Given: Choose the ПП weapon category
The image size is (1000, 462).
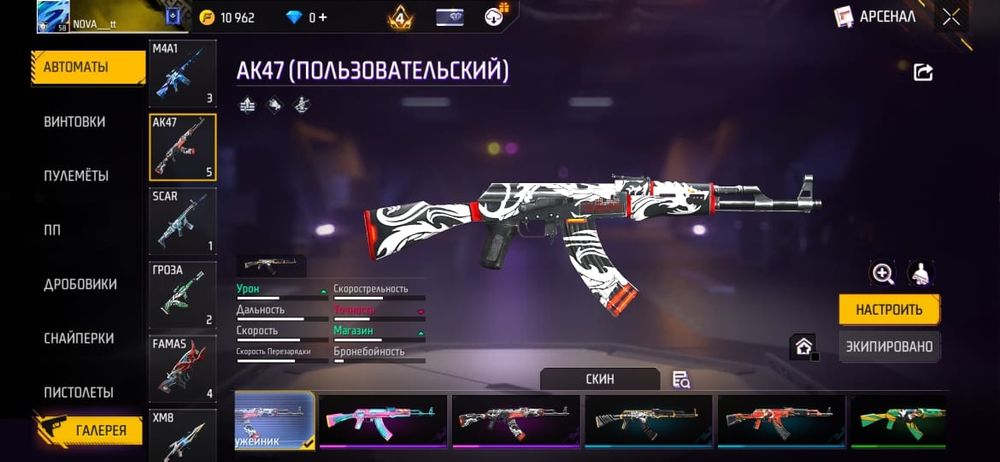Looking at the screenshot, I should pos(52,230).
